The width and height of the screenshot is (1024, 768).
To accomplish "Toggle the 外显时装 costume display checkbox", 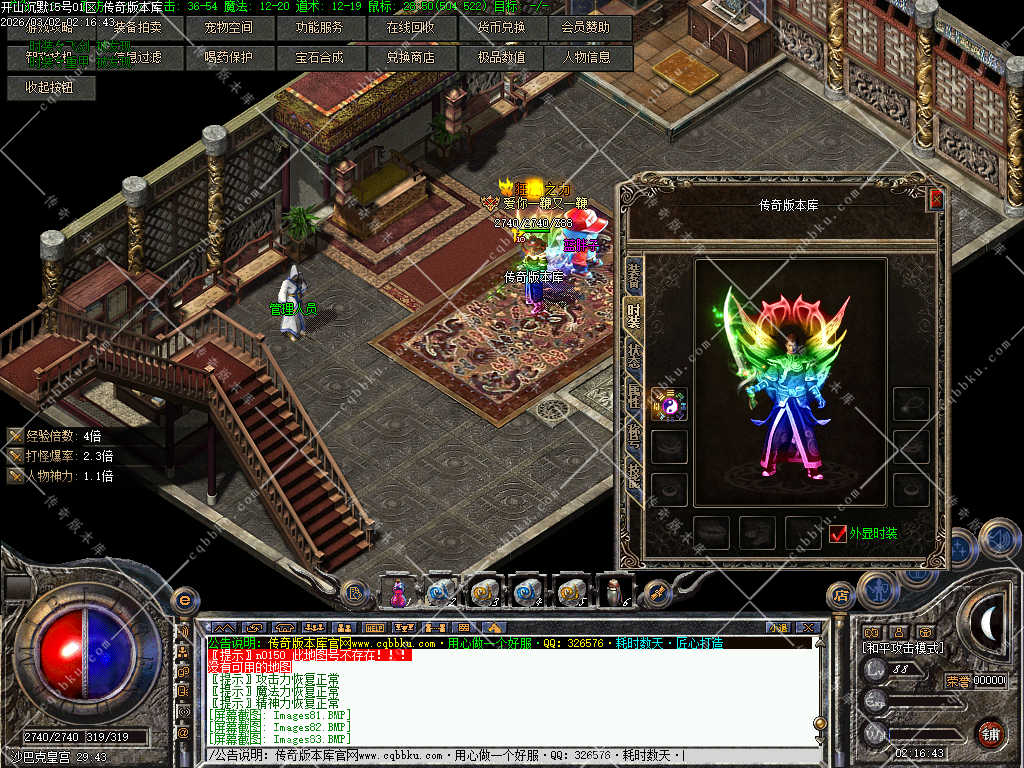I will pos(838,534).
